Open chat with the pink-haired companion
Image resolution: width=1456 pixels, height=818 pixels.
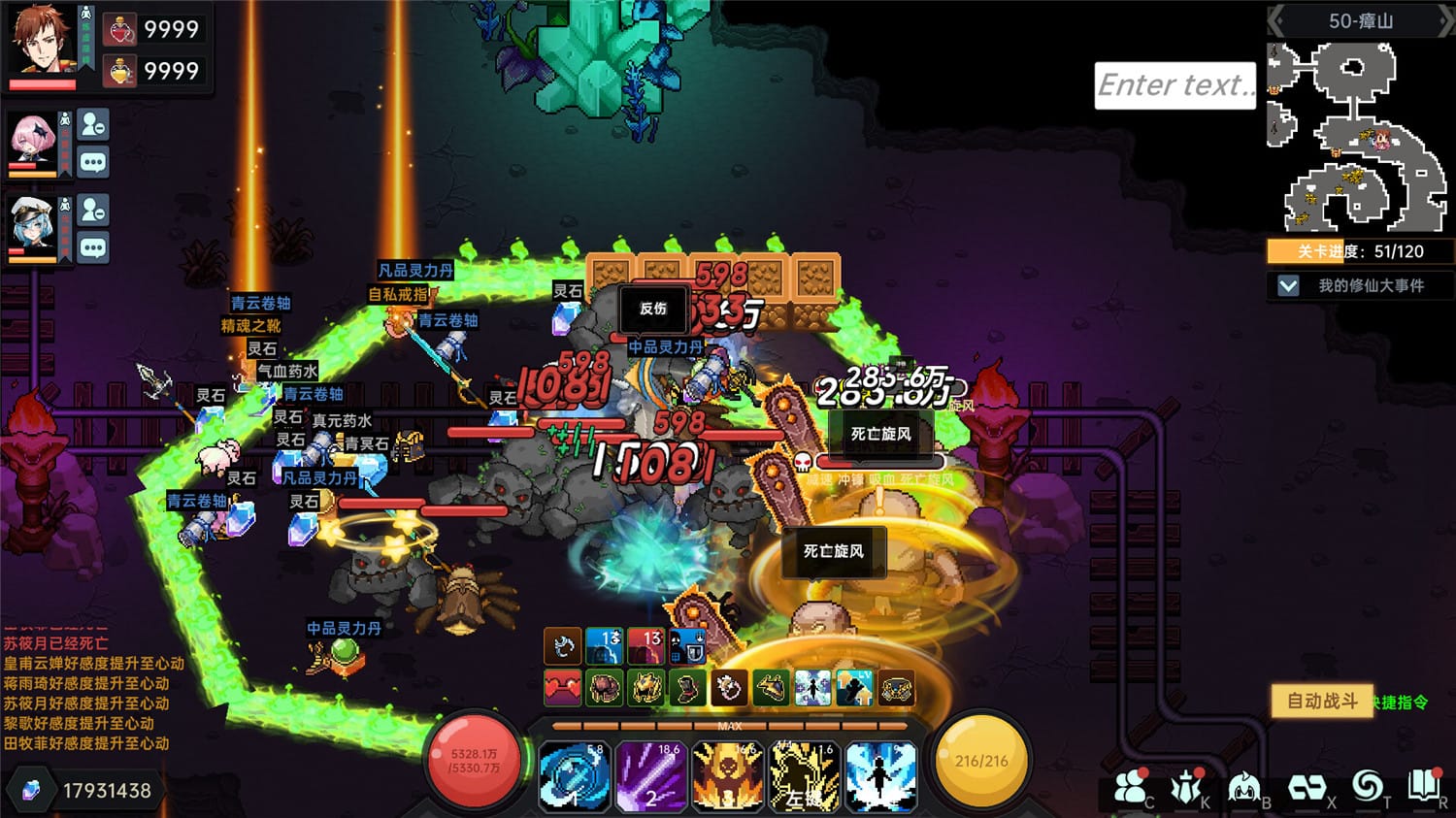[93, 162]
